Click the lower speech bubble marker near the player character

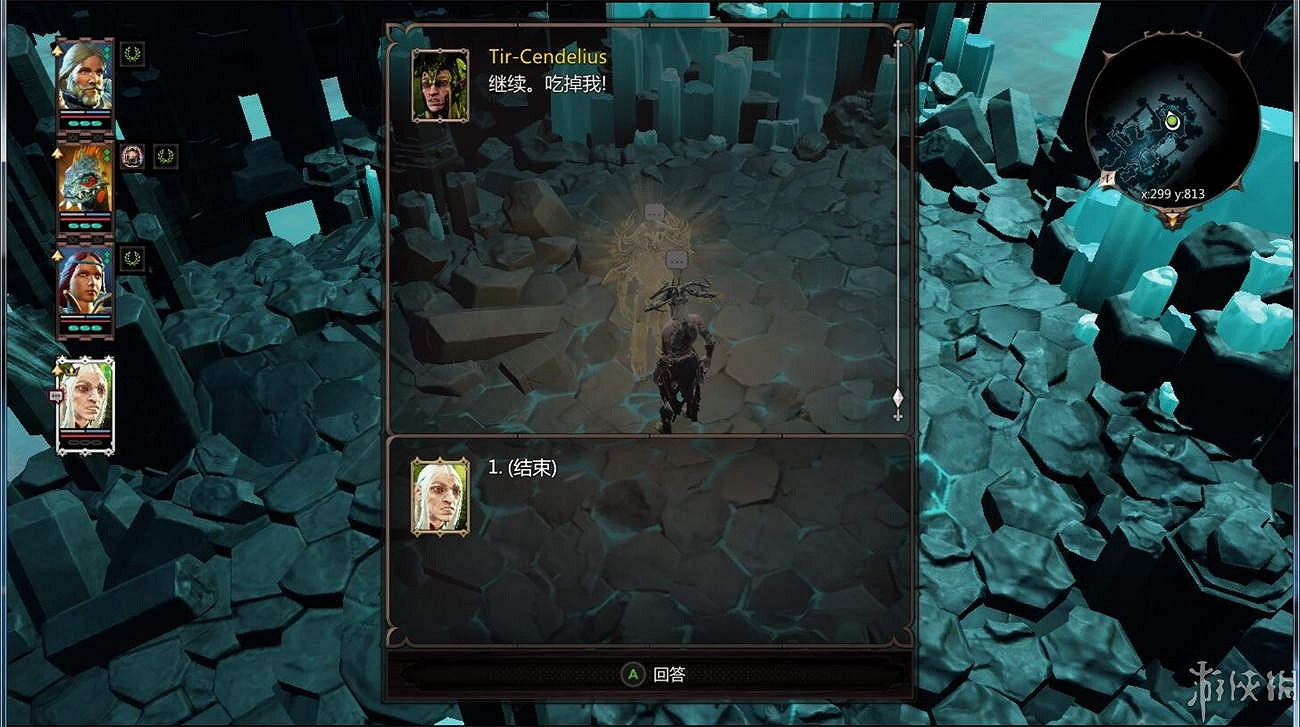point(677,260)
